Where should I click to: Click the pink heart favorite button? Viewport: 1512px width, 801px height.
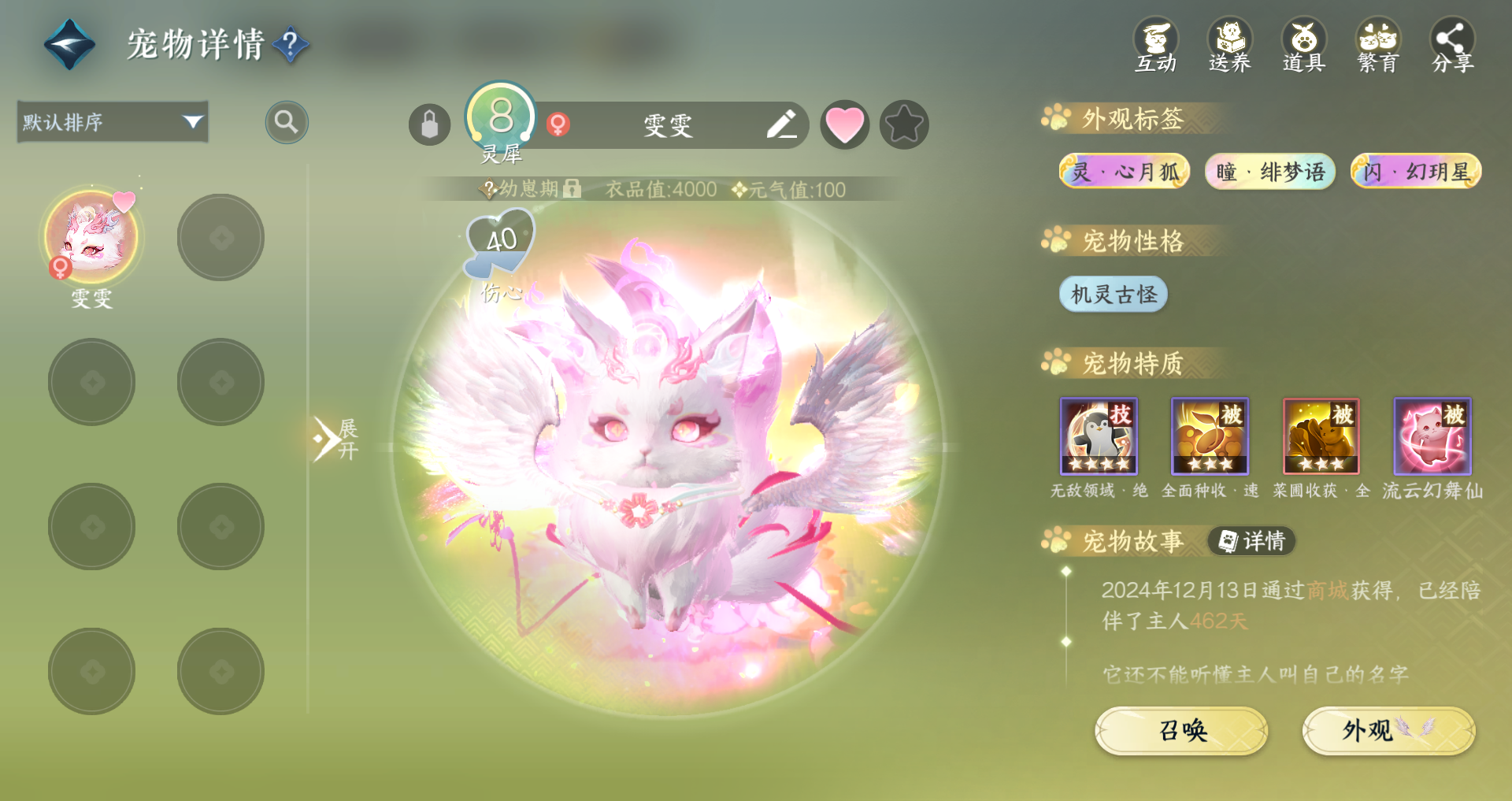pyautogui.click(x=844, y=124)
